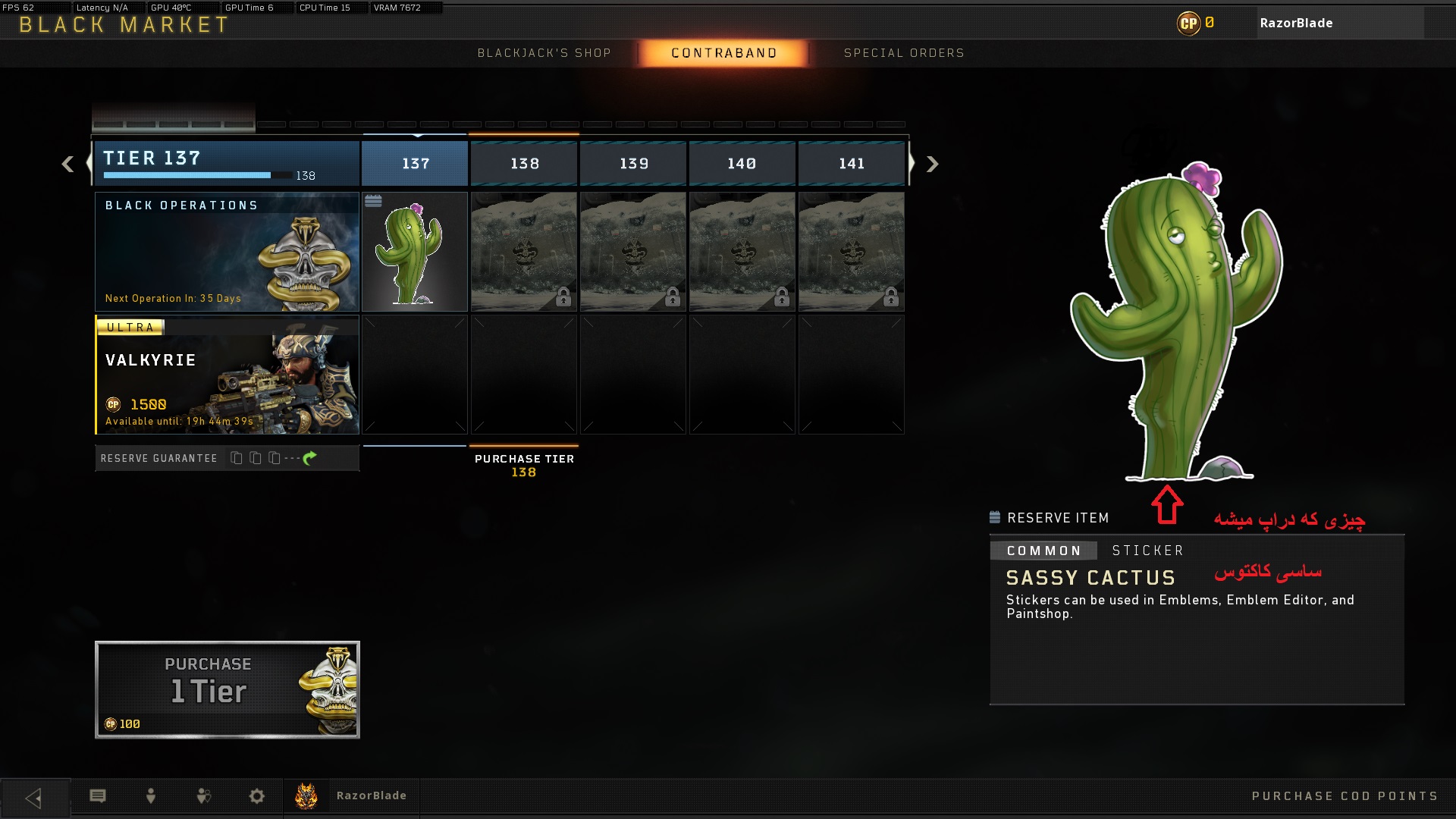Screen dimensions: 1456x819
Task: Click the green reserve guarantee arrow icon
Action: 307,458
